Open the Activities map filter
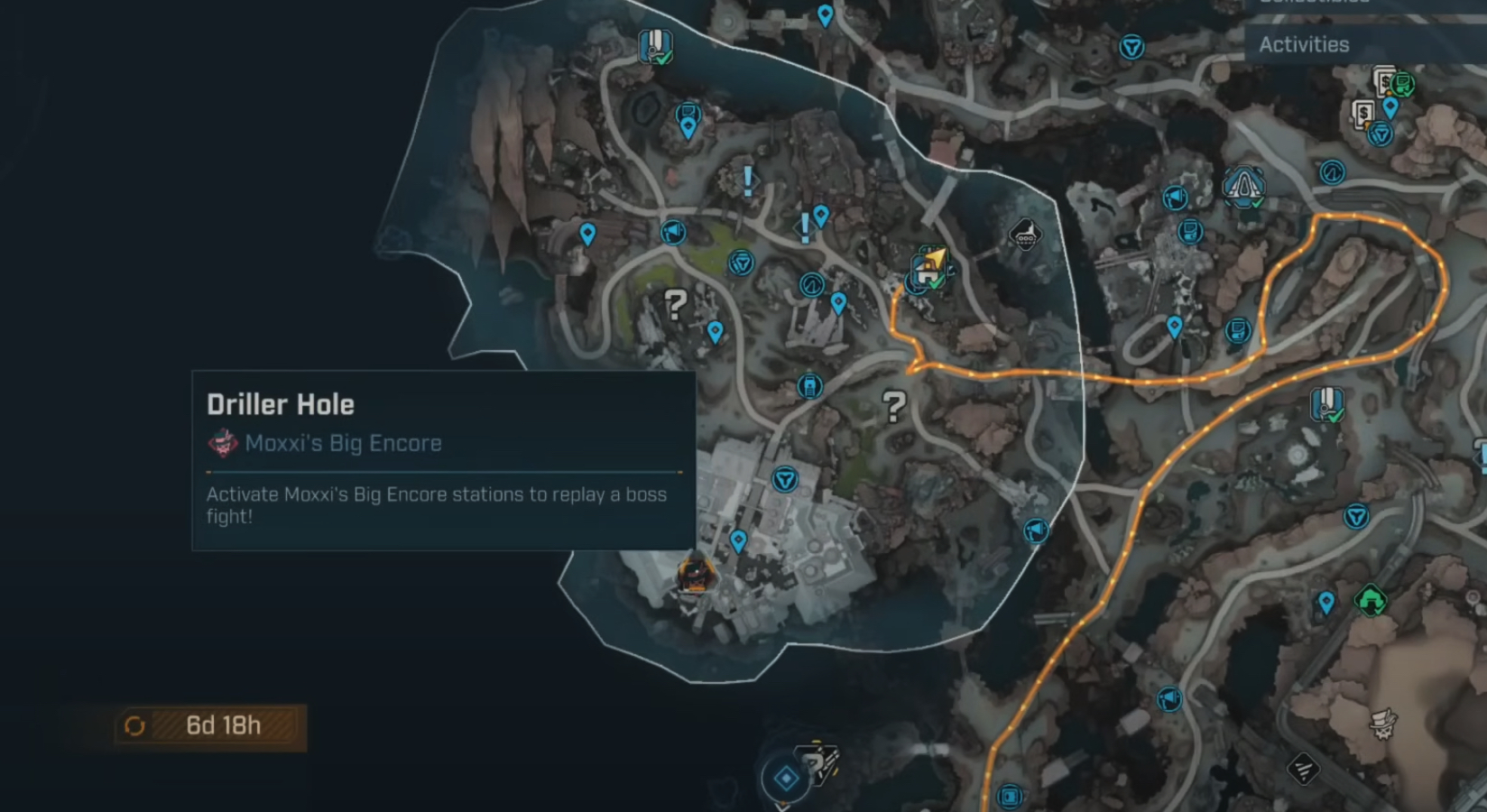 [1304, 44]
